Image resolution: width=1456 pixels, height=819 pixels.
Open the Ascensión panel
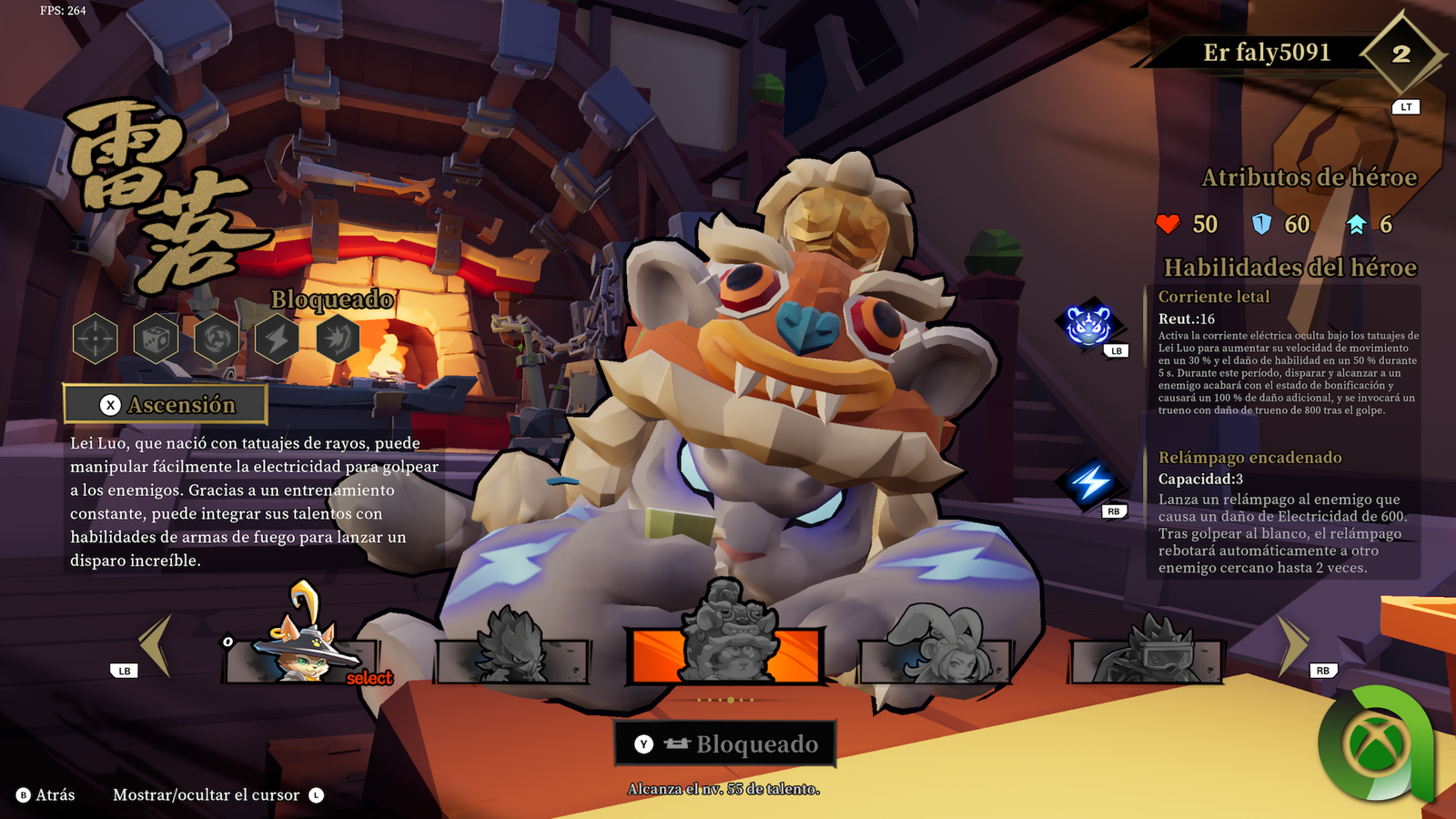click(166, 404)
